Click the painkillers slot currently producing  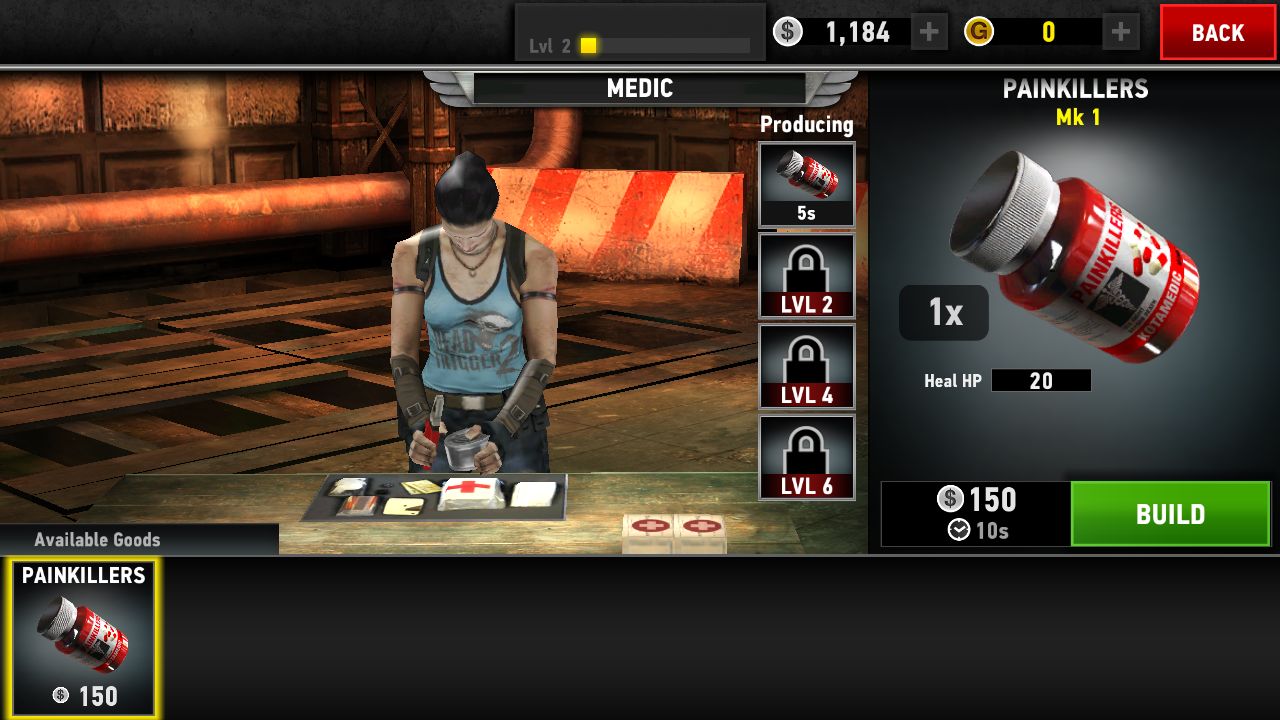pos(807,185)
